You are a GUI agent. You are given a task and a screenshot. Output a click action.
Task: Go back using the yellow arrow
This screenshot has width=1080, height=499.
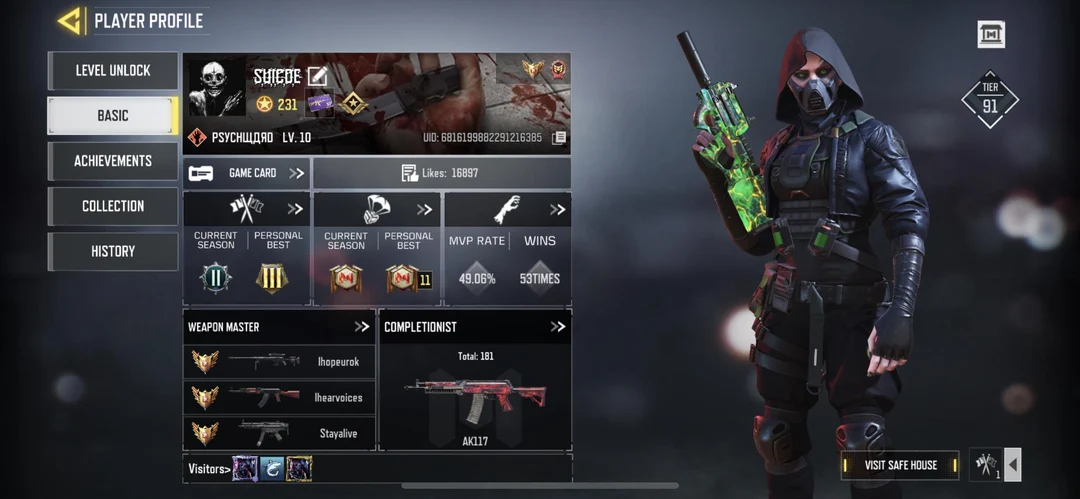pyautogui.click(x=70, y=20)
